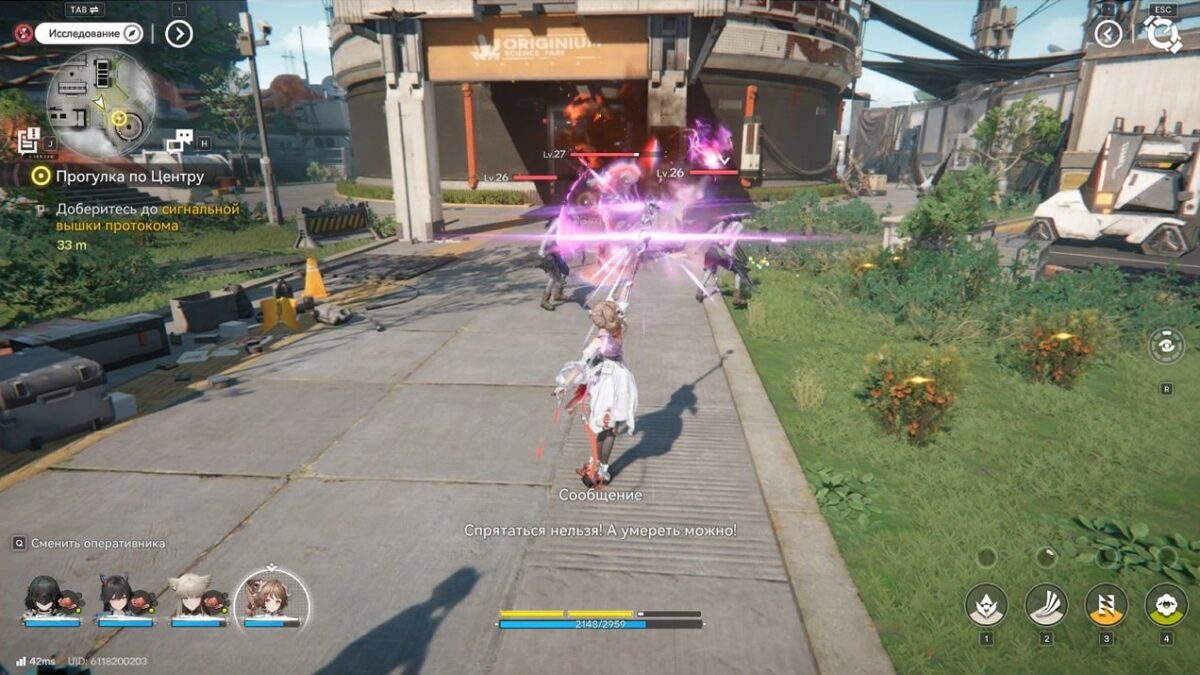Click the red team icon beside Исследование
The width and height of the screenshot is (1200, 675).
tap(23, 33)
